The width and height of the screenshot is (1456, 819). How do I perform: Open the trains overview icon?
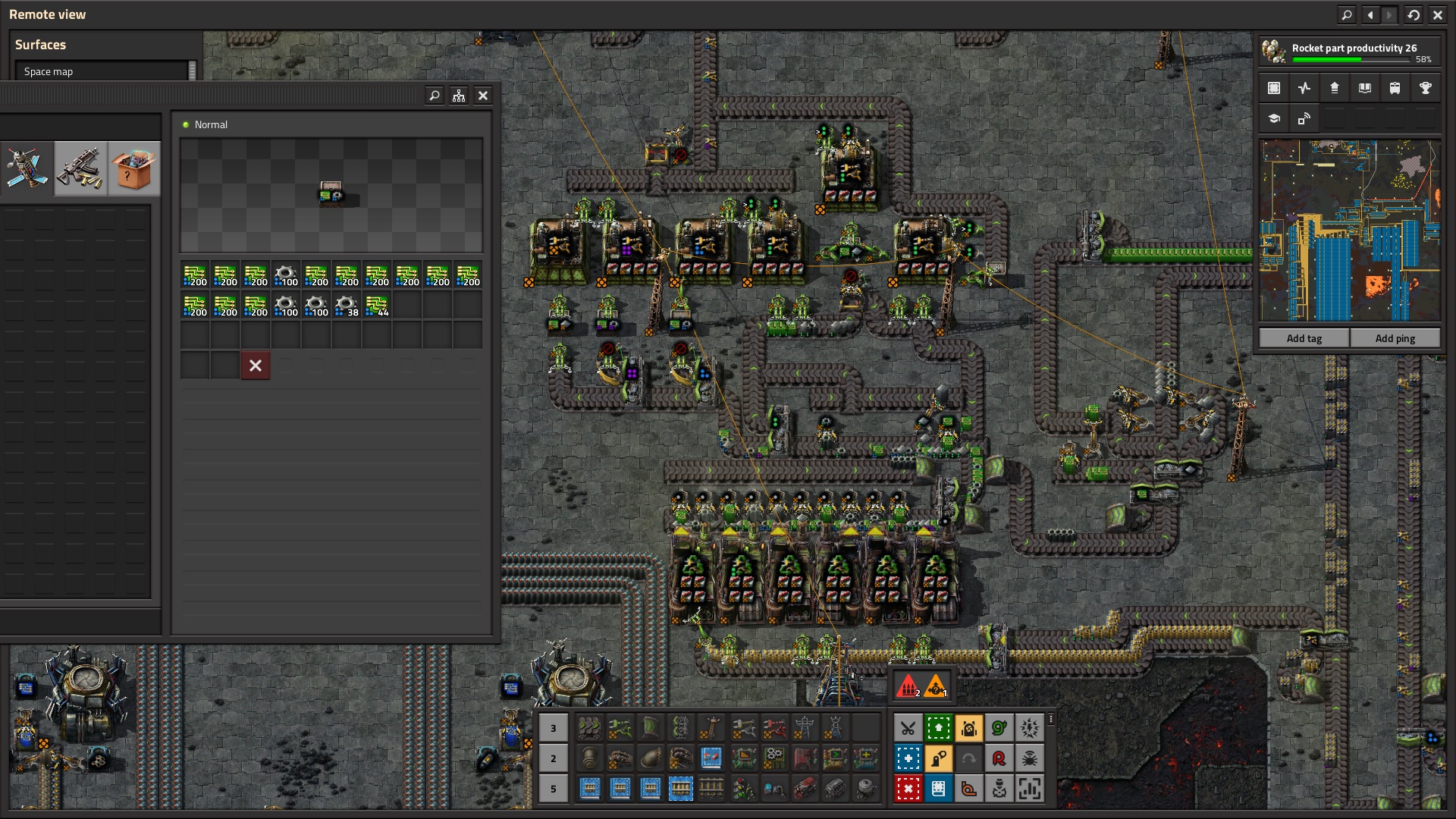tap(1395, 88)
